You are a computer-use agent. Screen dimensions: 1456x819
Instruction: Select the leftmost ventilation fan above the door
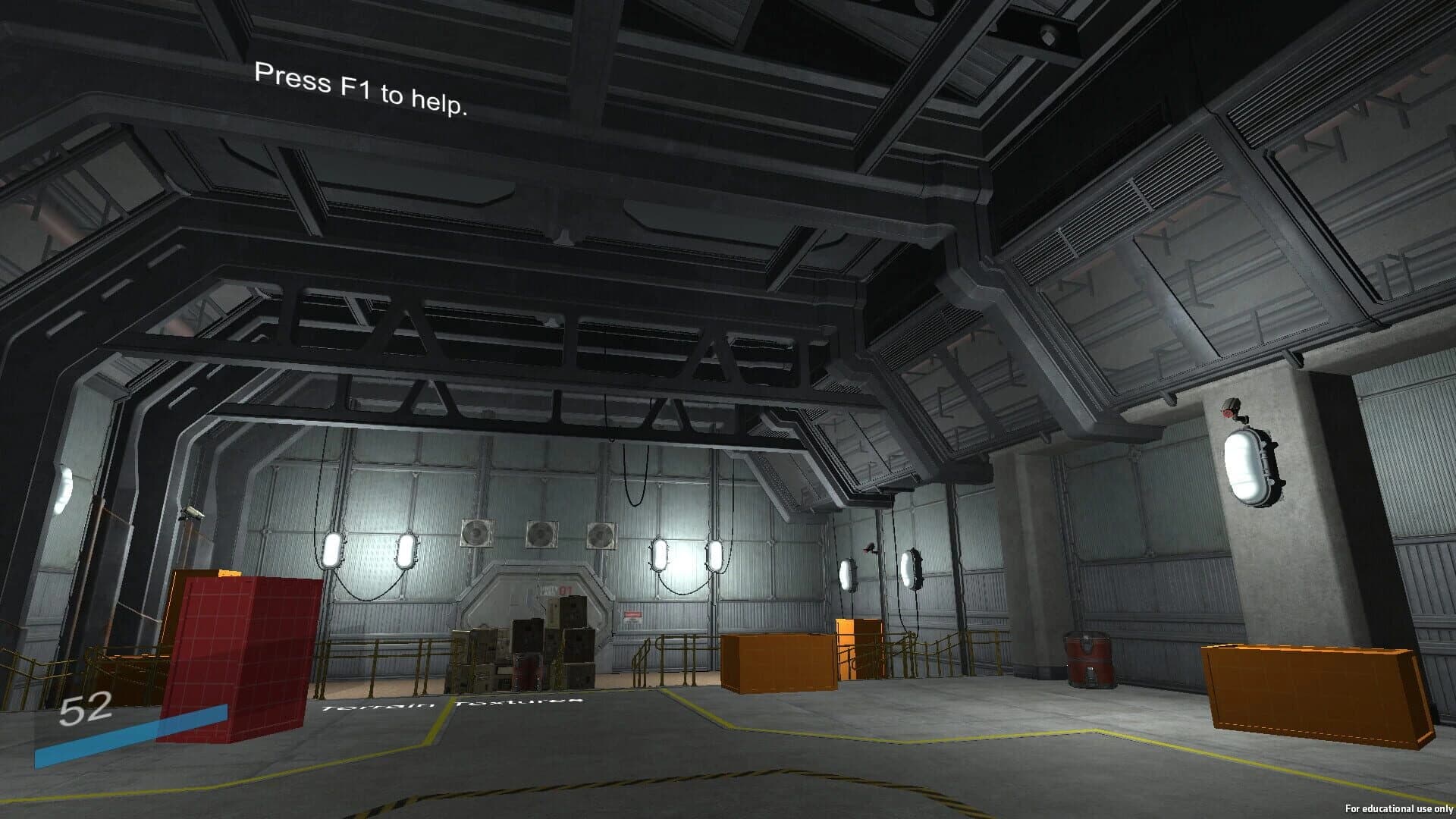click(477, 533)
